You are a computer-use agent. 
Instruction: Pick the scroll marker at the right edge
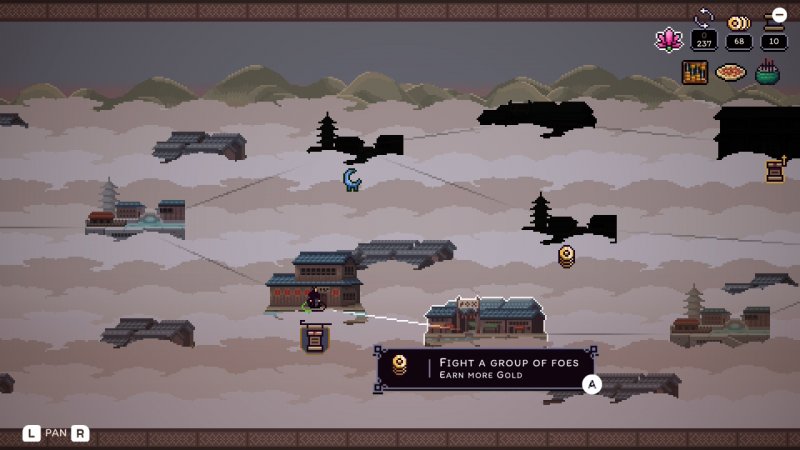tap(776, 169)
